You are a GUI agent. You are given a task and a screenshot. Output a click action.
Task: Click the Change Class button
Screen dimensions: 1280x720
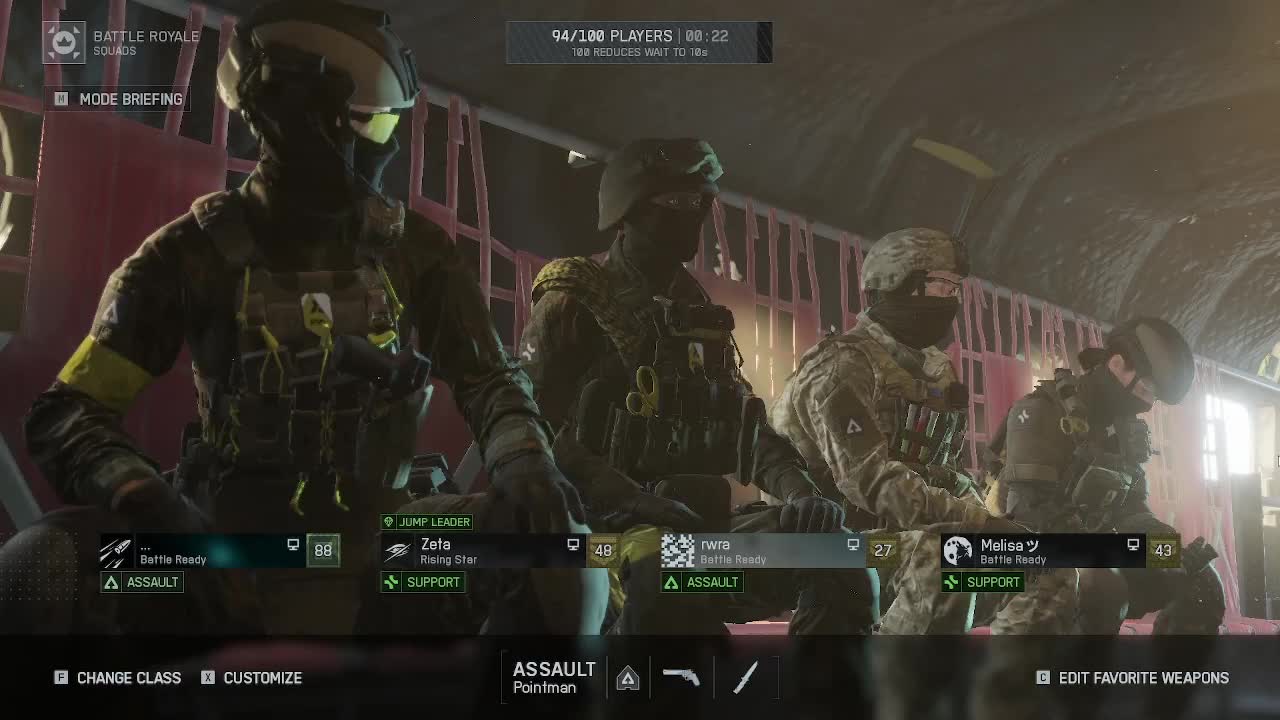pyautogui.click(x=118, y=678)
